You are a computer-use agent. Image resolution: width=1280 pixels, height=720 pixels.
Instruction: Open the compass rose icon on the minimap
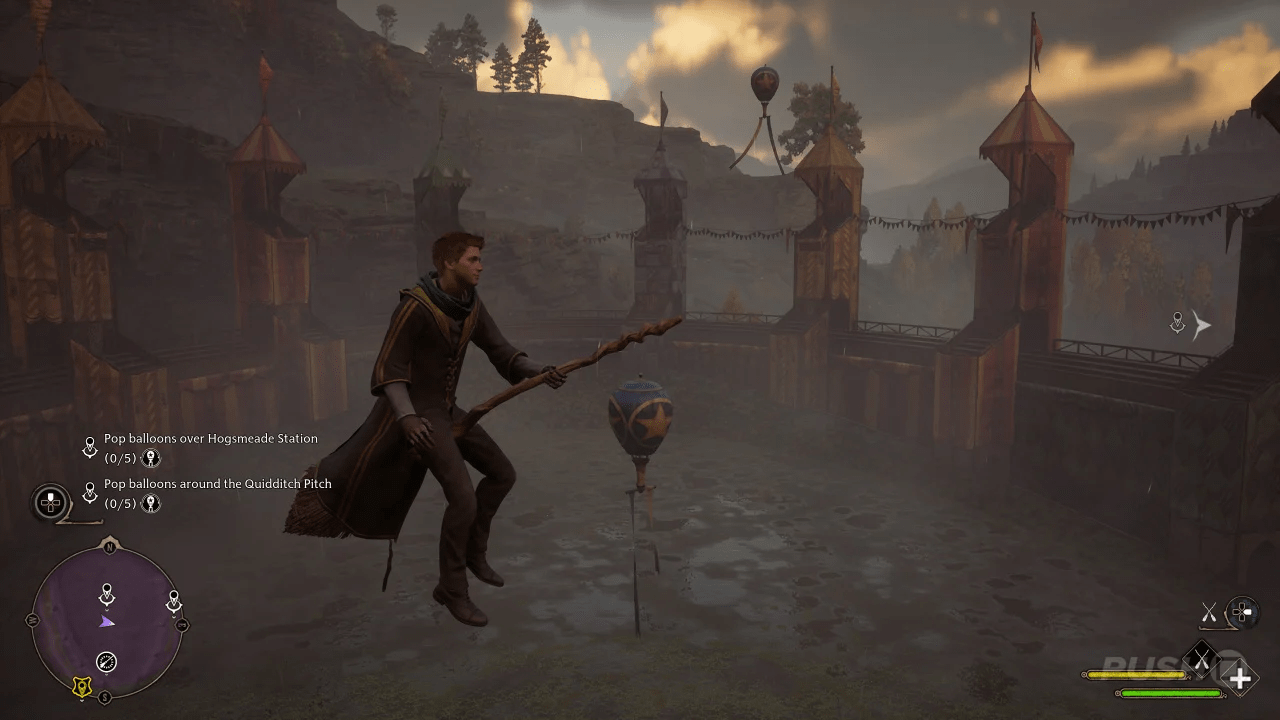tap(107, 661)
